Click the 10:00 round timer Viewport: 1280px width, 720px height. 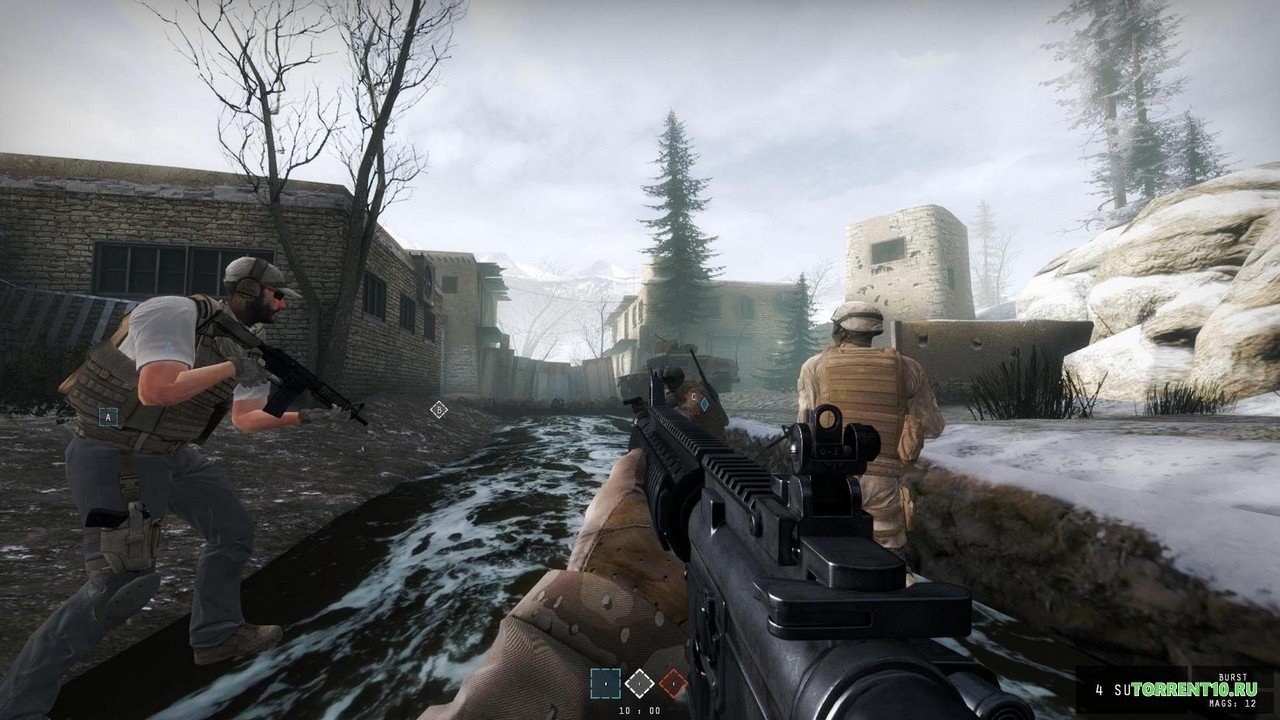click(640, 709)
